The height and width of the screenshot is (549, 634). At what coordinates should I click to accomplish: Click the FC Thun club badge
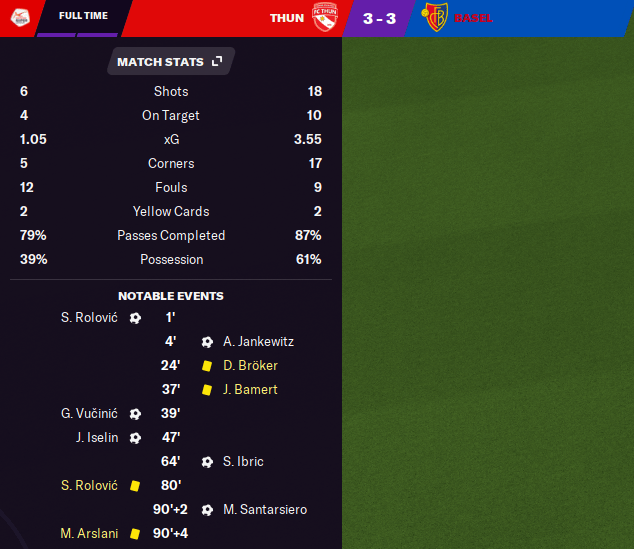pyautogui.click(x=325, y=18)
